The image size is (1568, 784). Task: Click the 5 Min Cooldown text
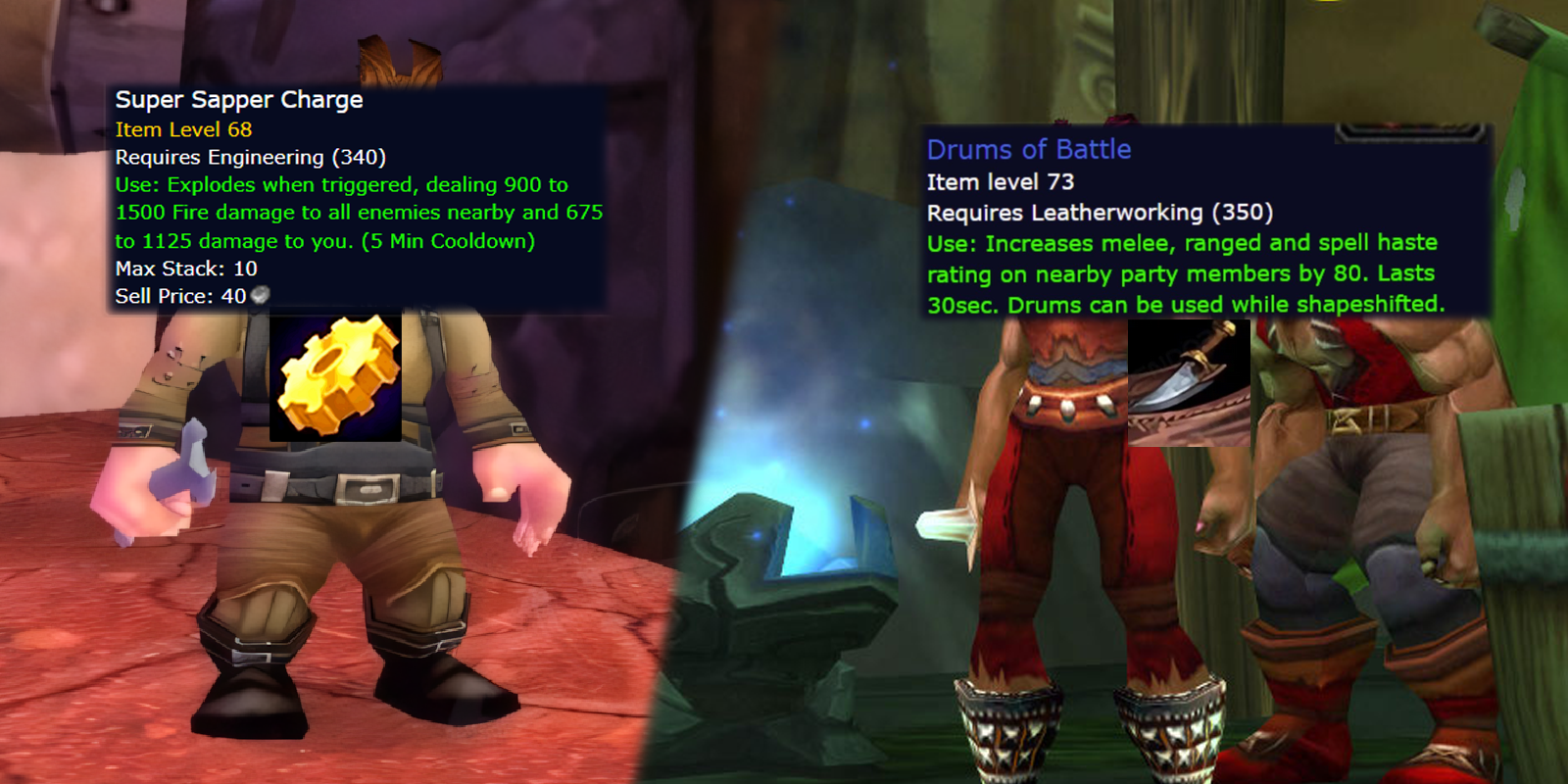coord(451,240)
